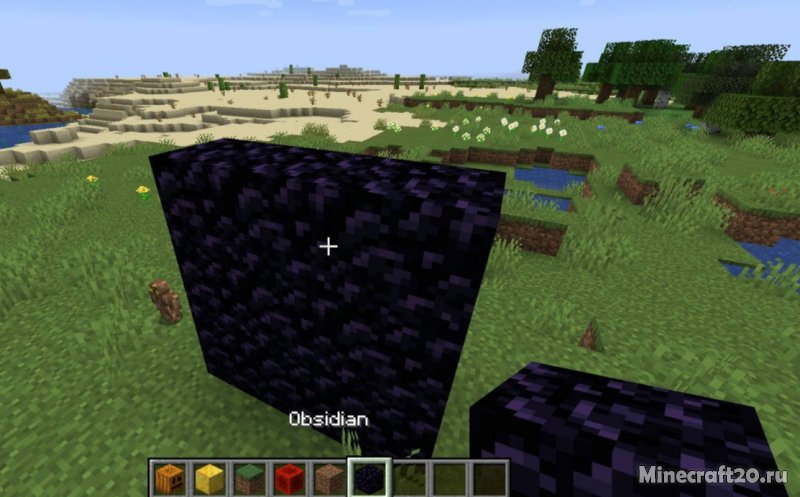Image resolution: width=800 pixels, height=497 pixels.
Task: Pick the red block hotbar slot
Action: pos(289,478)
